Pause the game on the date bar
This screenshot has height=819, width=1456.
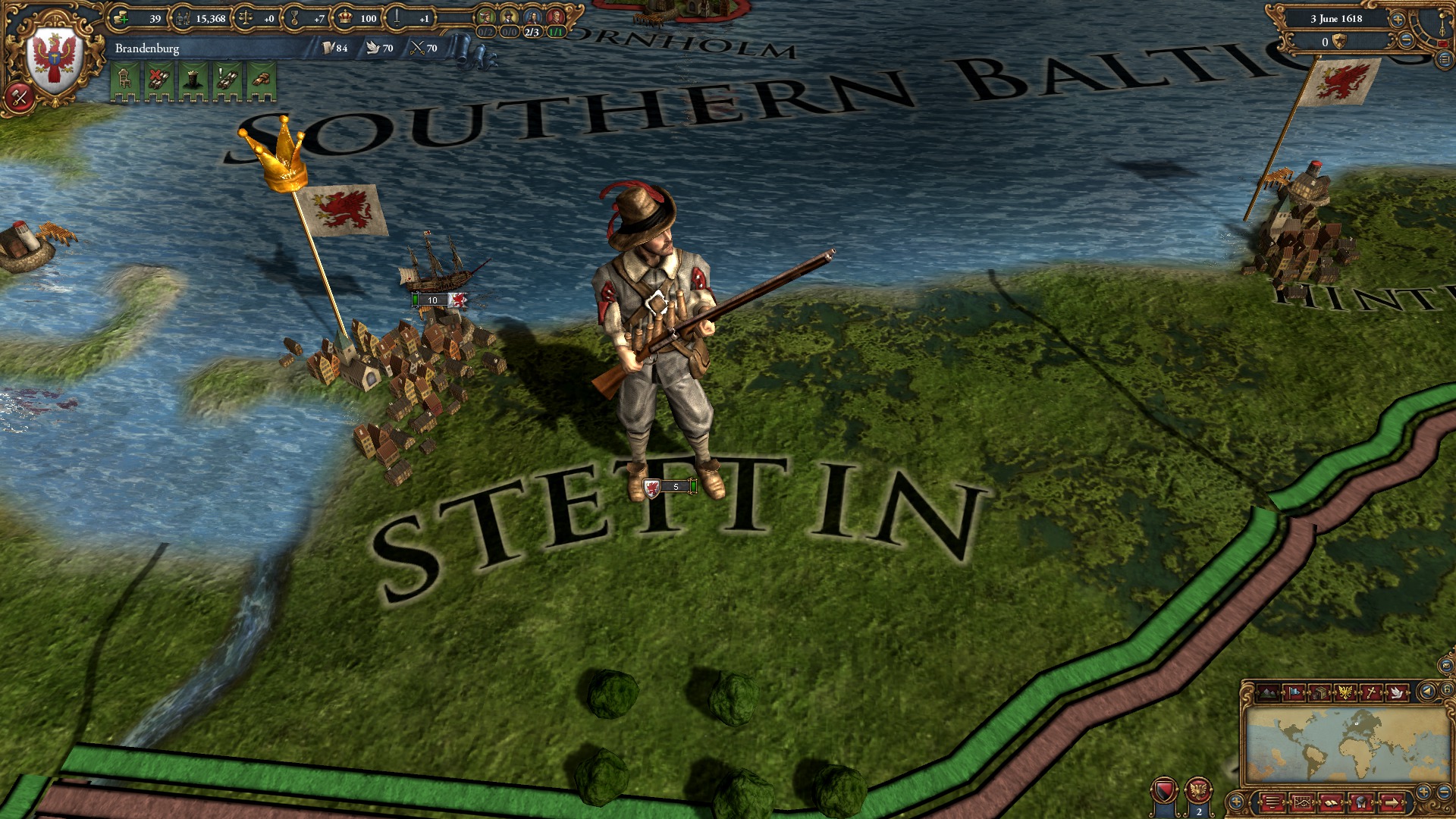click(x=1336, y=19)
